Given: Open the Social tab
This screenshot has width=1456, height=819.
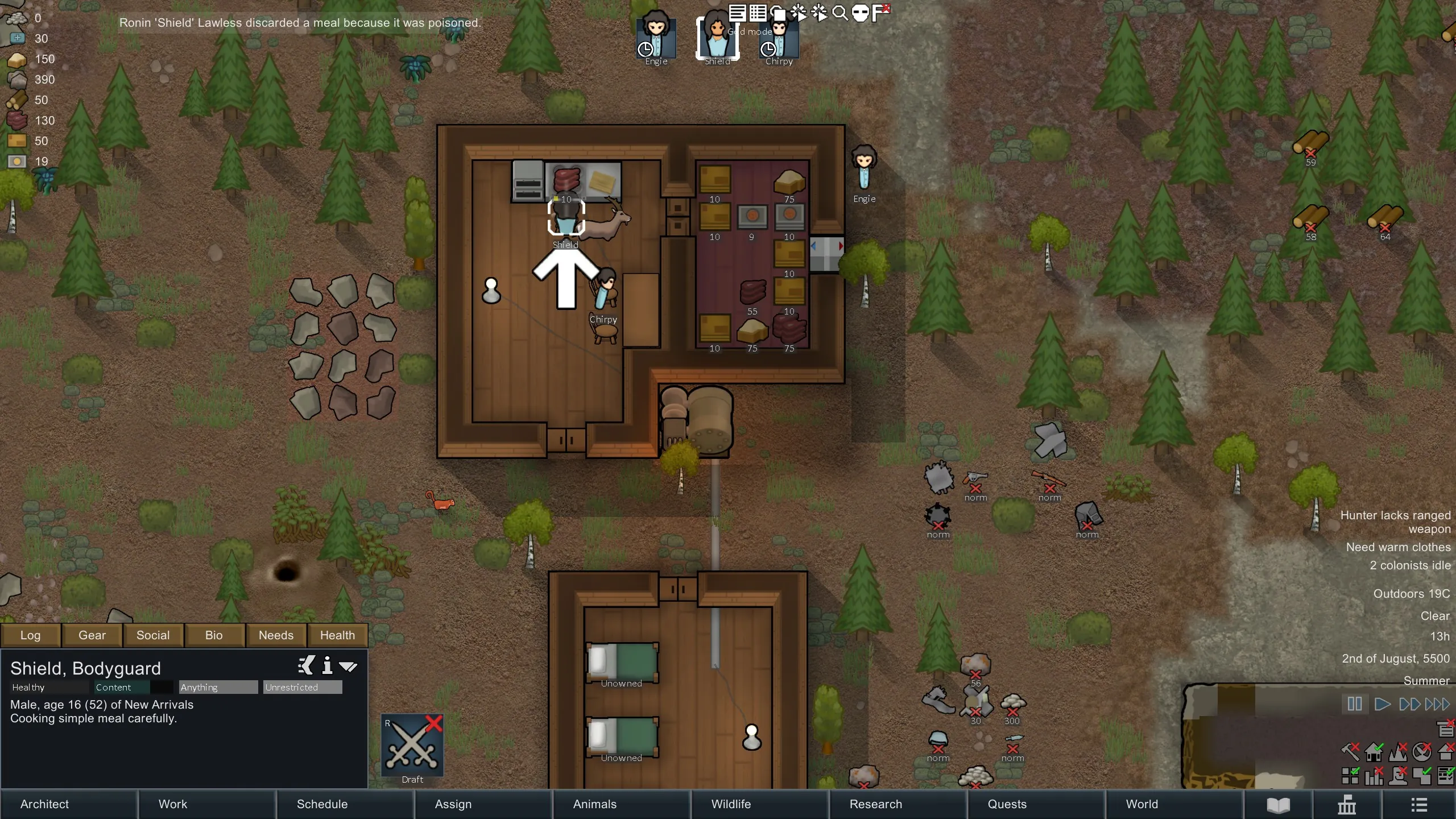Looking at the screenshot, I should coord(153,635).
